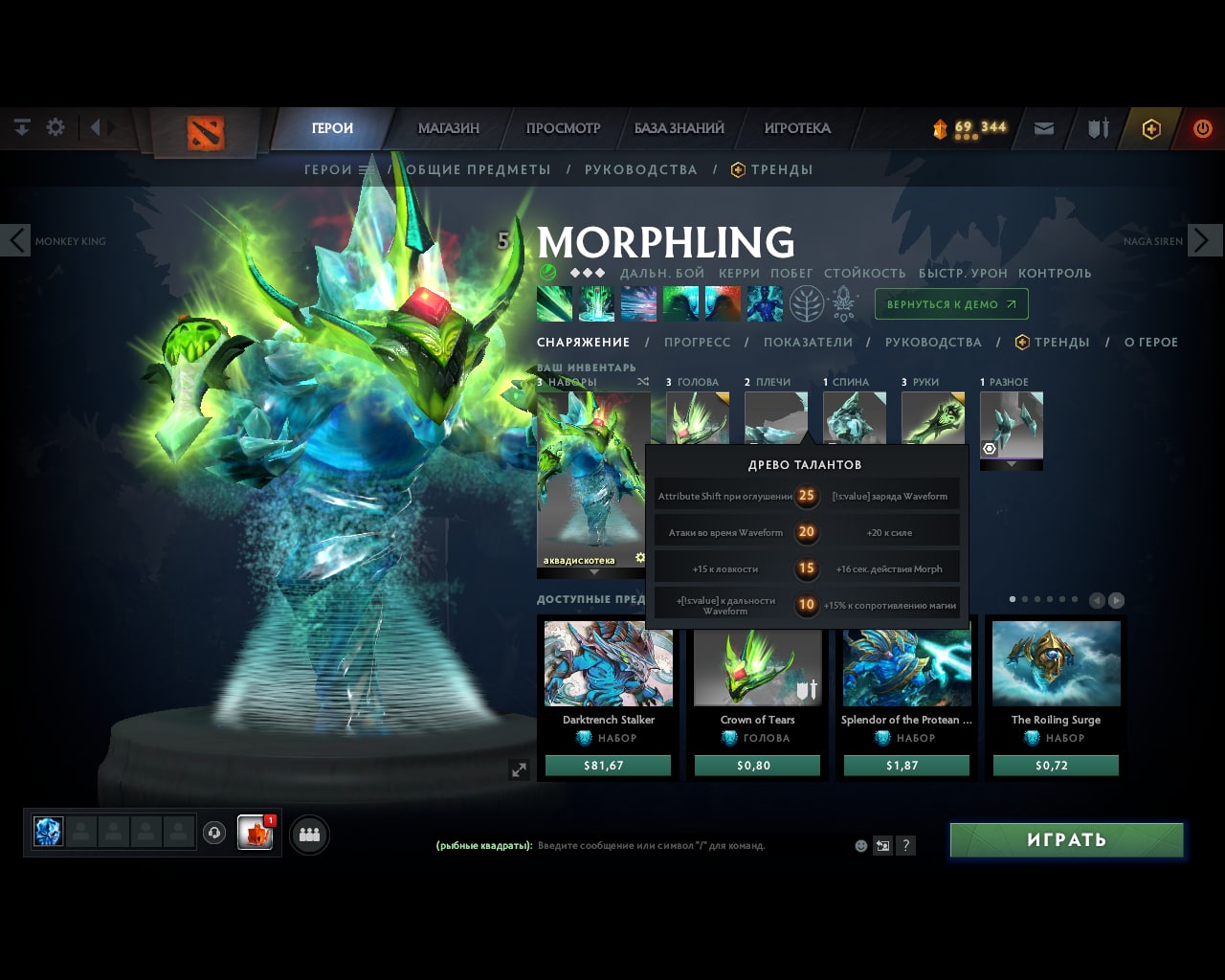The image size is (1225, 980).
Task: Click the Darktrench Stalker set thumbnail
Action: (607, 663)
